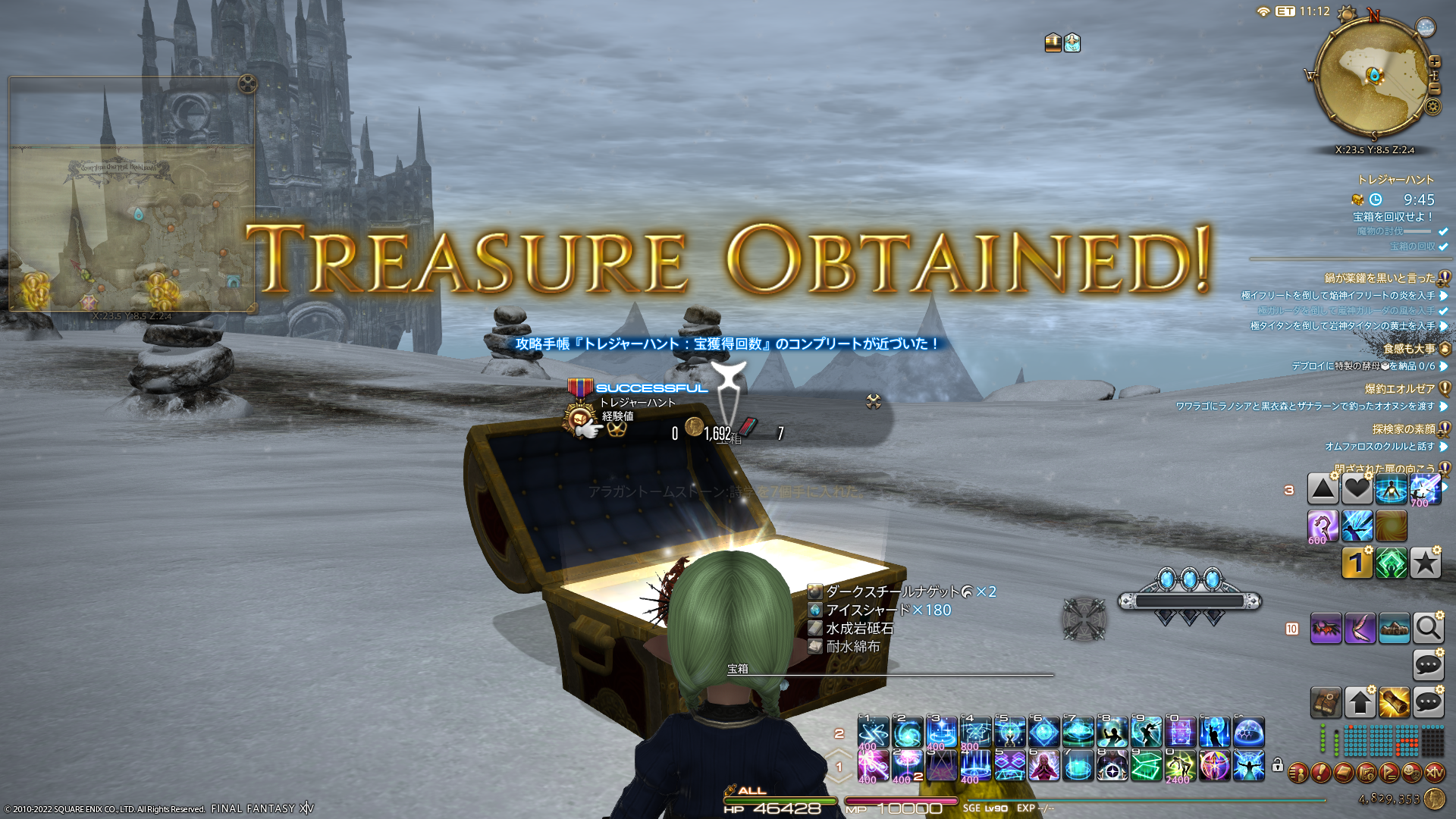This screenshot has width=1456, height=819.
Task: Open minimap settings gear
Action: coord(1432,106)
